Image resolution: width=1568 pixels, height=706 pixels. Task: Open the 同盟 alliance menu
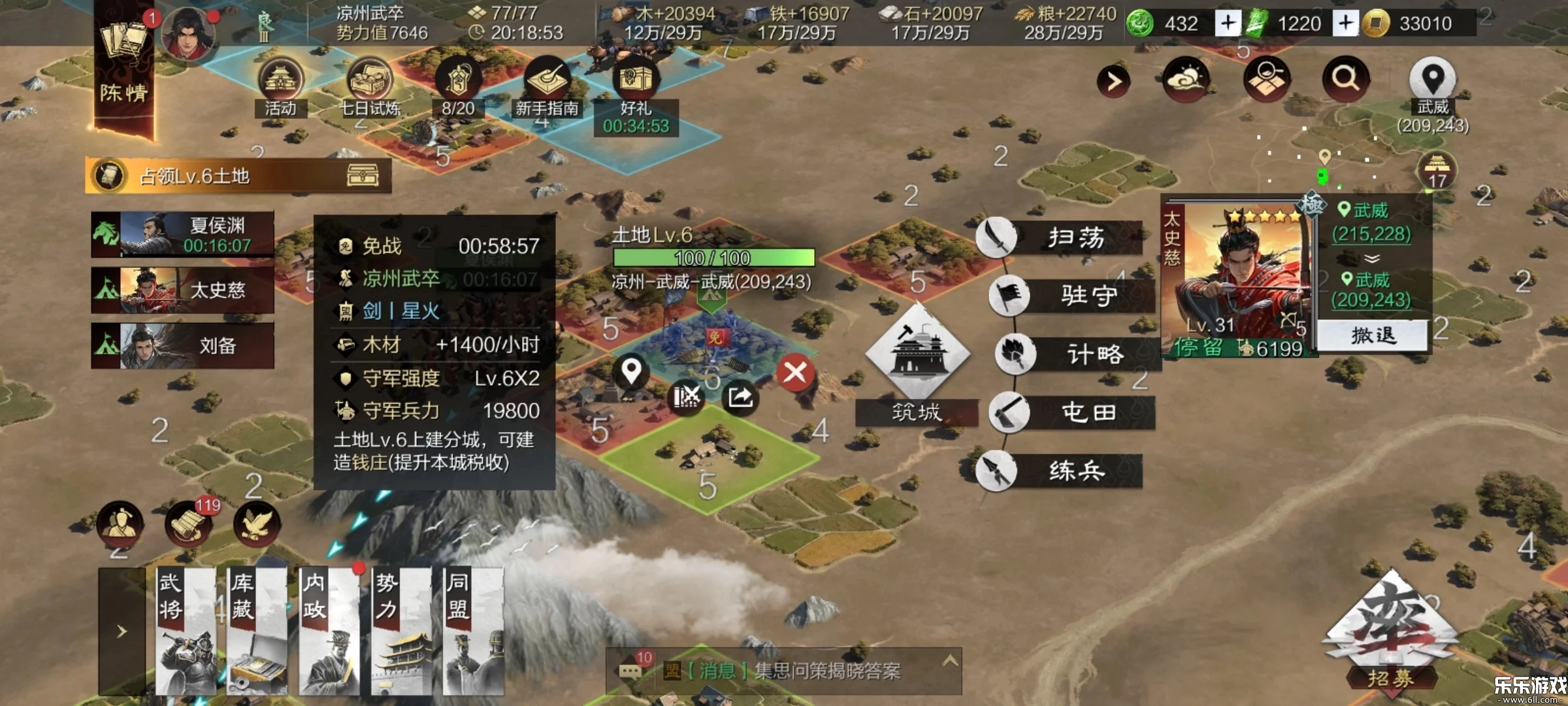click(472, 631)
